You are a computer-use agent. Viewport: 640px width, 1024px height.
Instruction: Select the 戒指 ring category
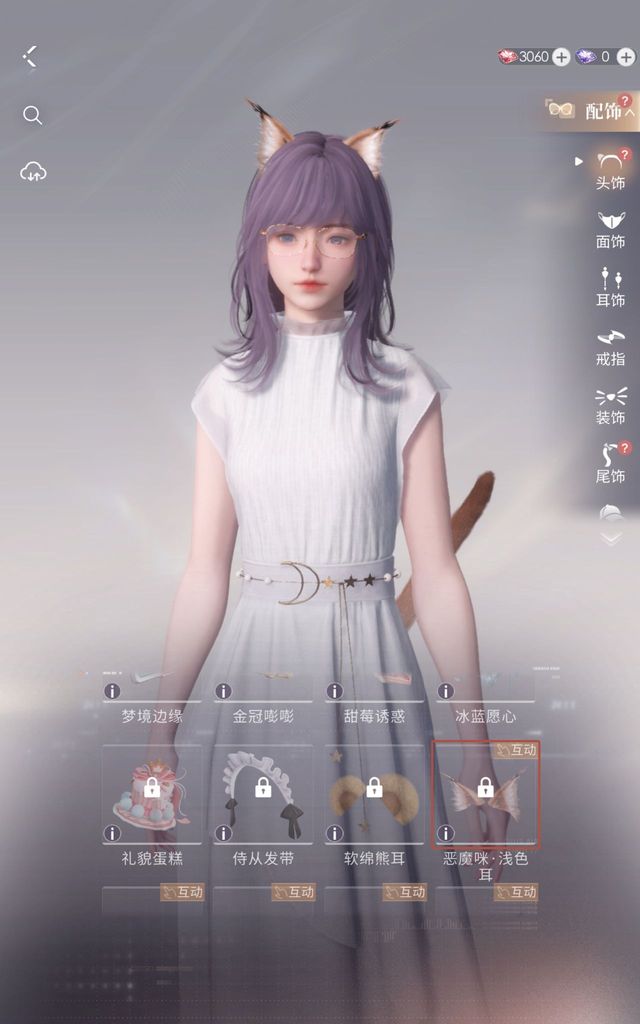pyautogui.click(x=610, y=346)
